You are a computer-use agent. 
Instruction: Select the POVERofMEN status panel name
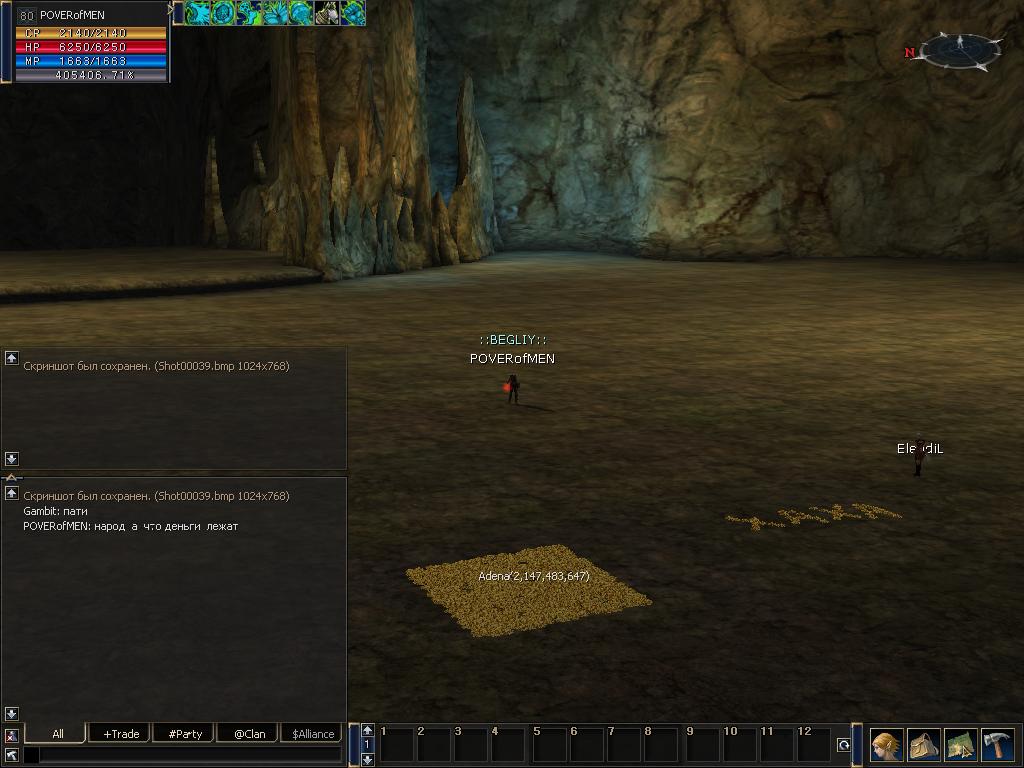(72, 15)
